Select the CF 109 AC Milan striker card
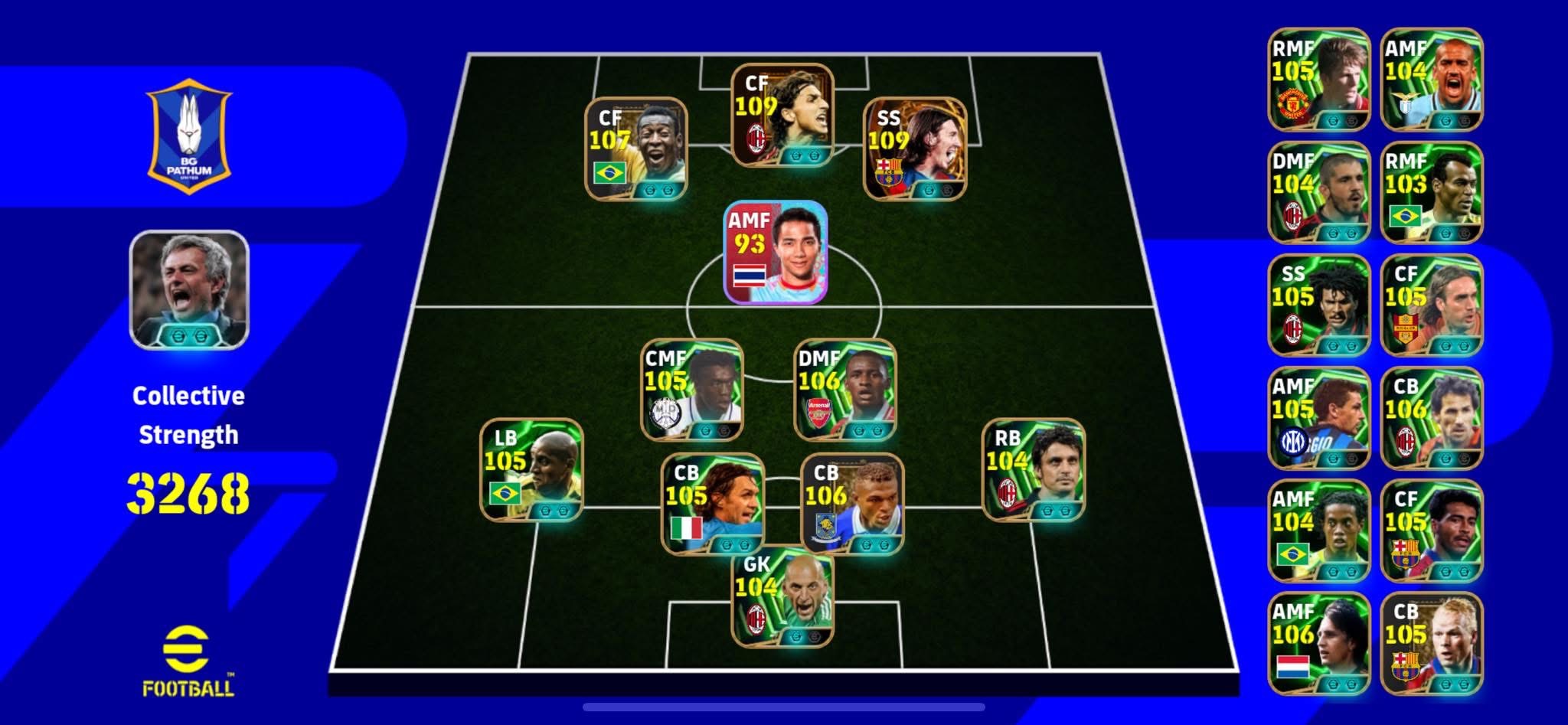The image size is (1568, 725). point(782,116)
